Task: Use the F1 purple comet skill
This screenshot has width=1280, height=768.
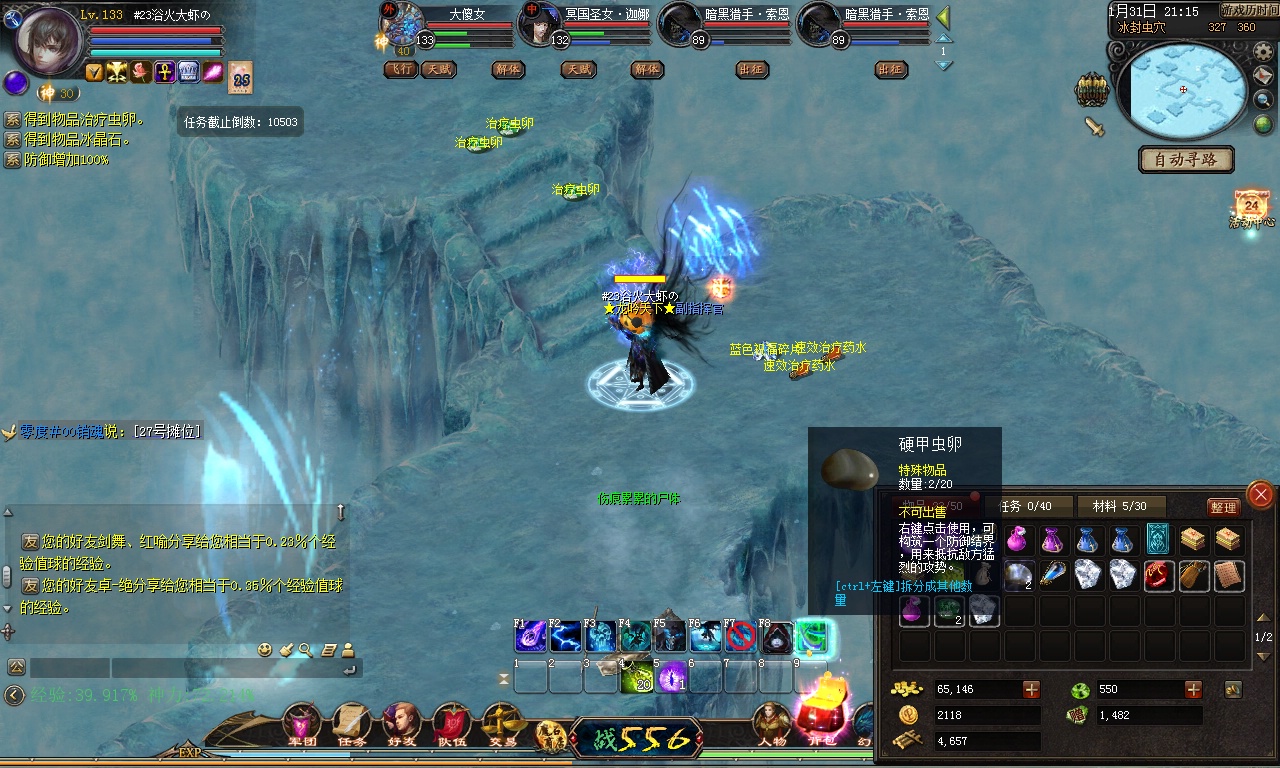Action: click(x=530, y=637)
